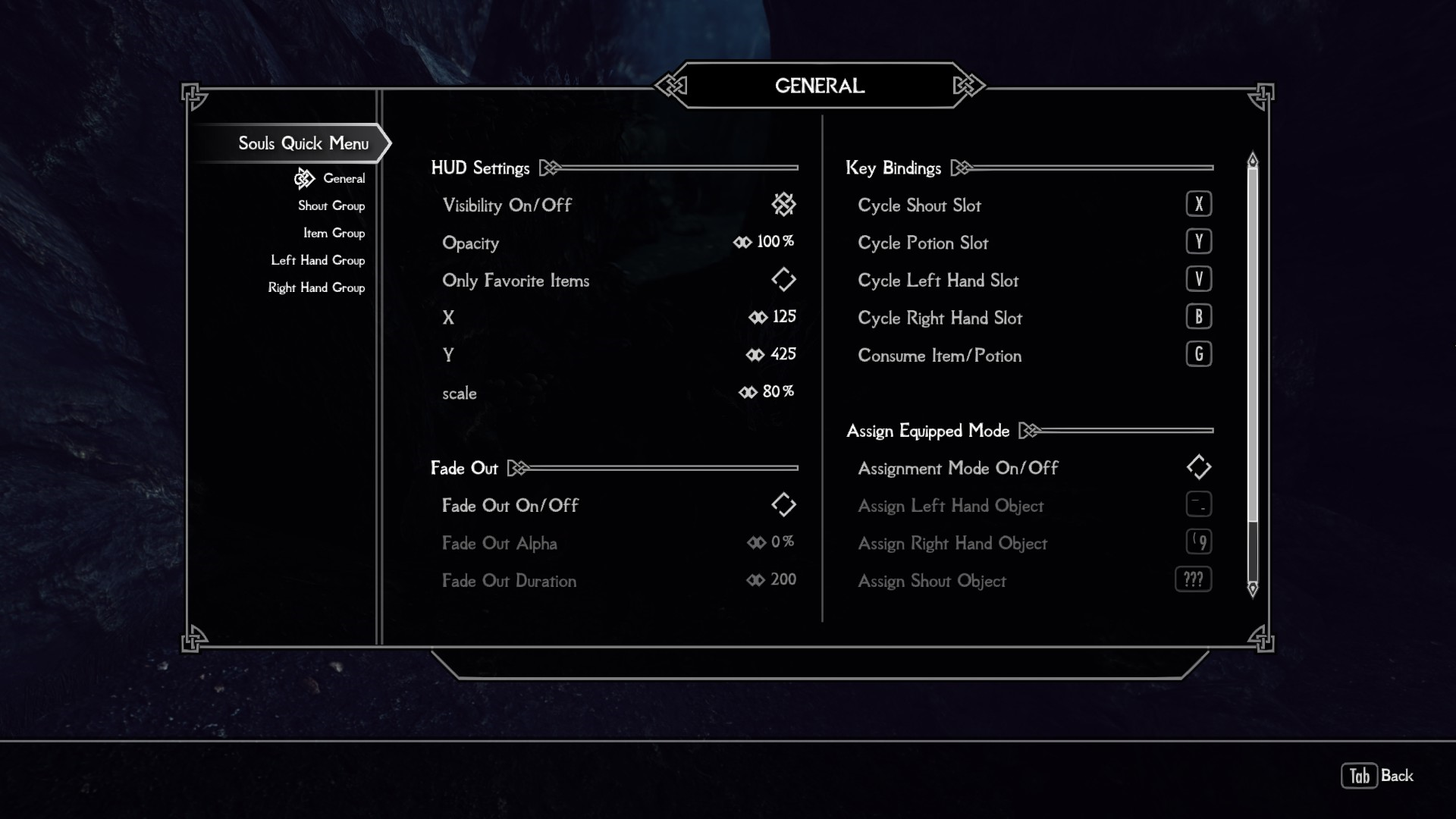
Task: Select the Shout Group page
Action: click(331, 206)
